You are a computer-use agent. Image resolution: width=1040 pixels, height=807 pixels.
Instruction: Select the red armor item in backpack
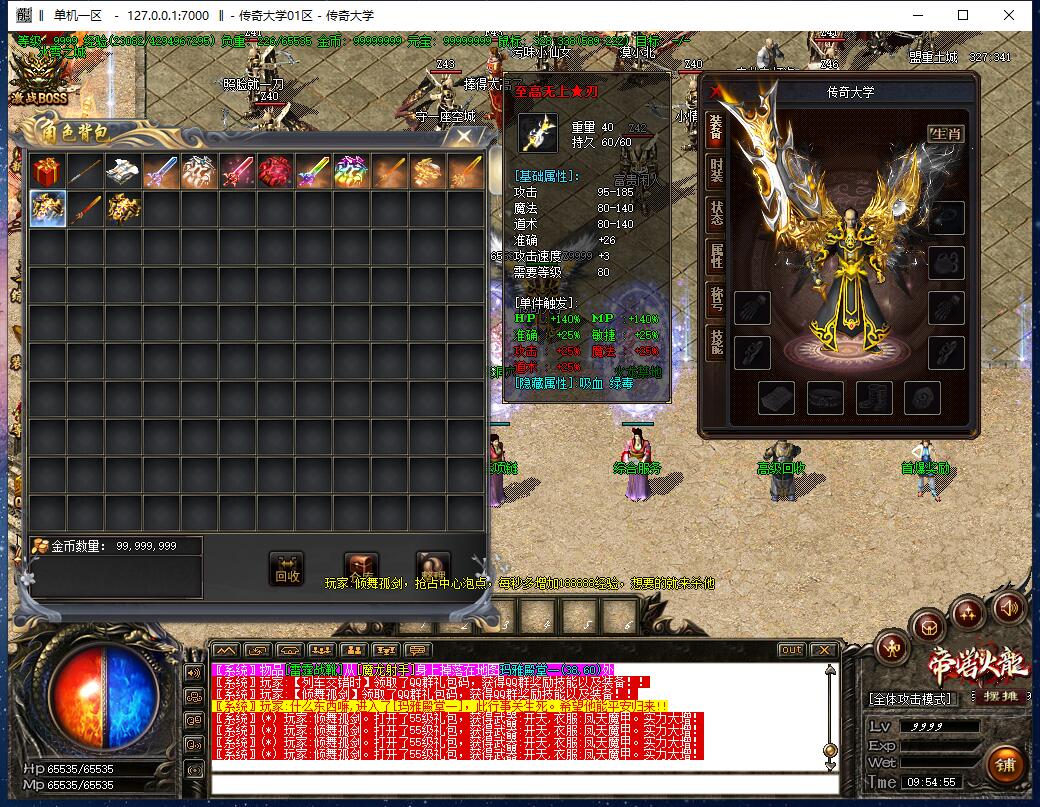coord(275,172)
